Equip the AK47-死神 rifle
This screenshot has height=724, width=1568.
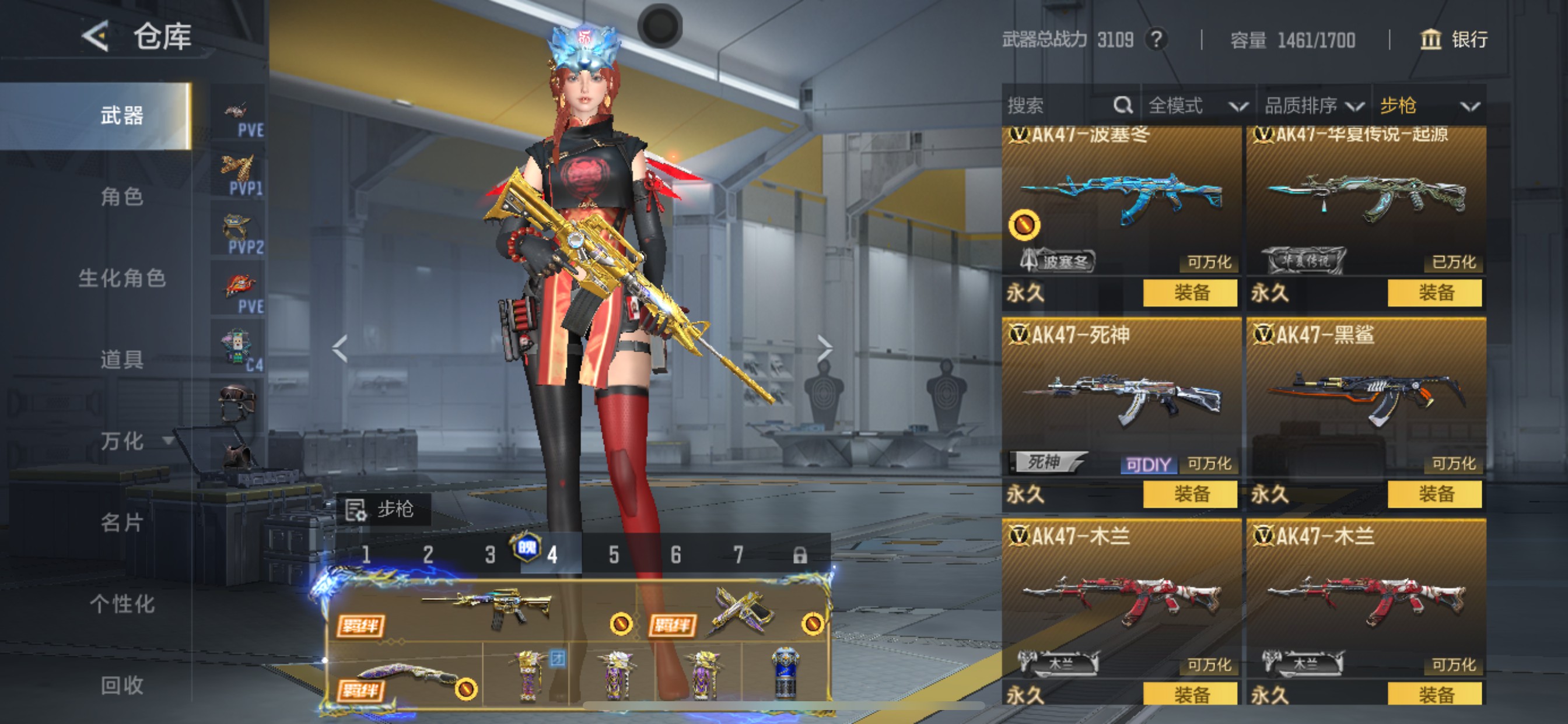click(x=1190, y=494)
